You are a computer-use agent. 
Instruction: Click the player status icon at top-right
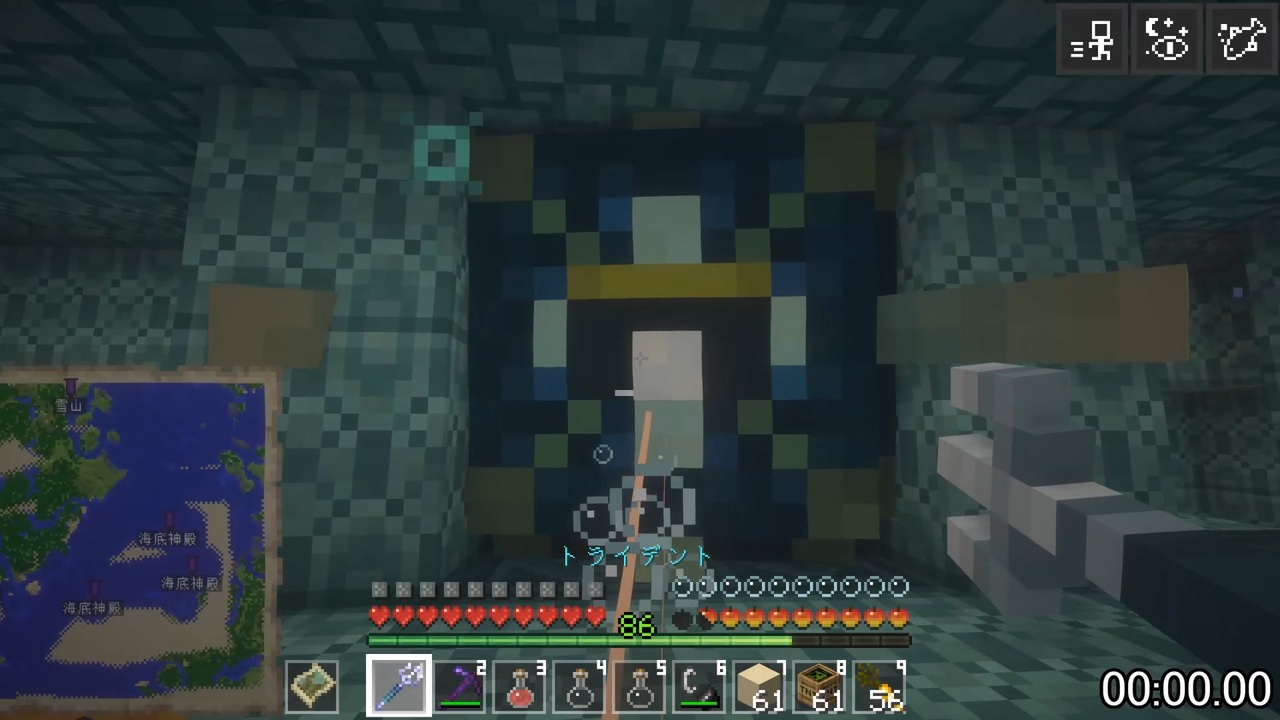pyautogui.click(x=1092, y=40)
